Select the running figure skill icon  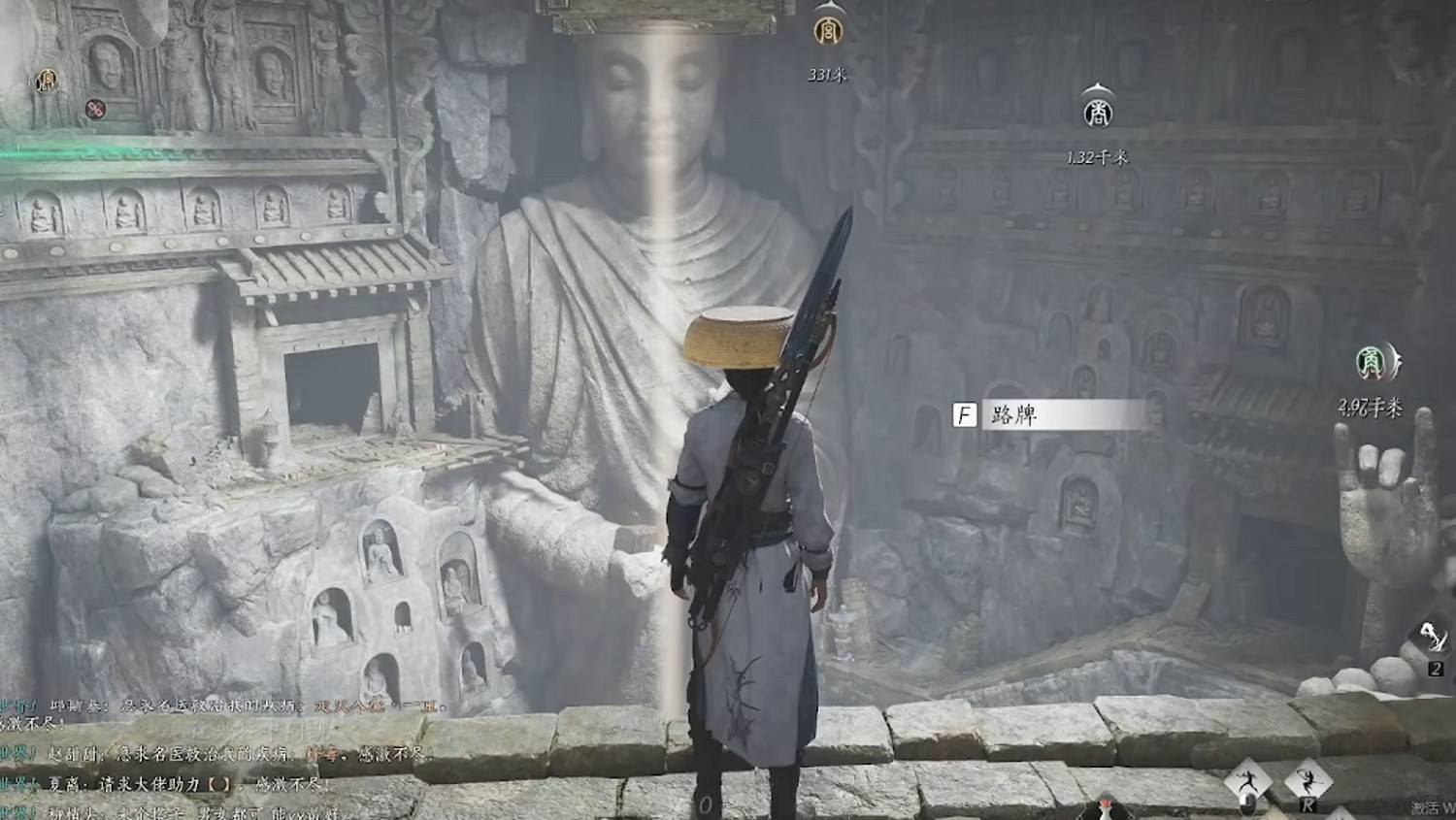click(x=1250, y=779)
